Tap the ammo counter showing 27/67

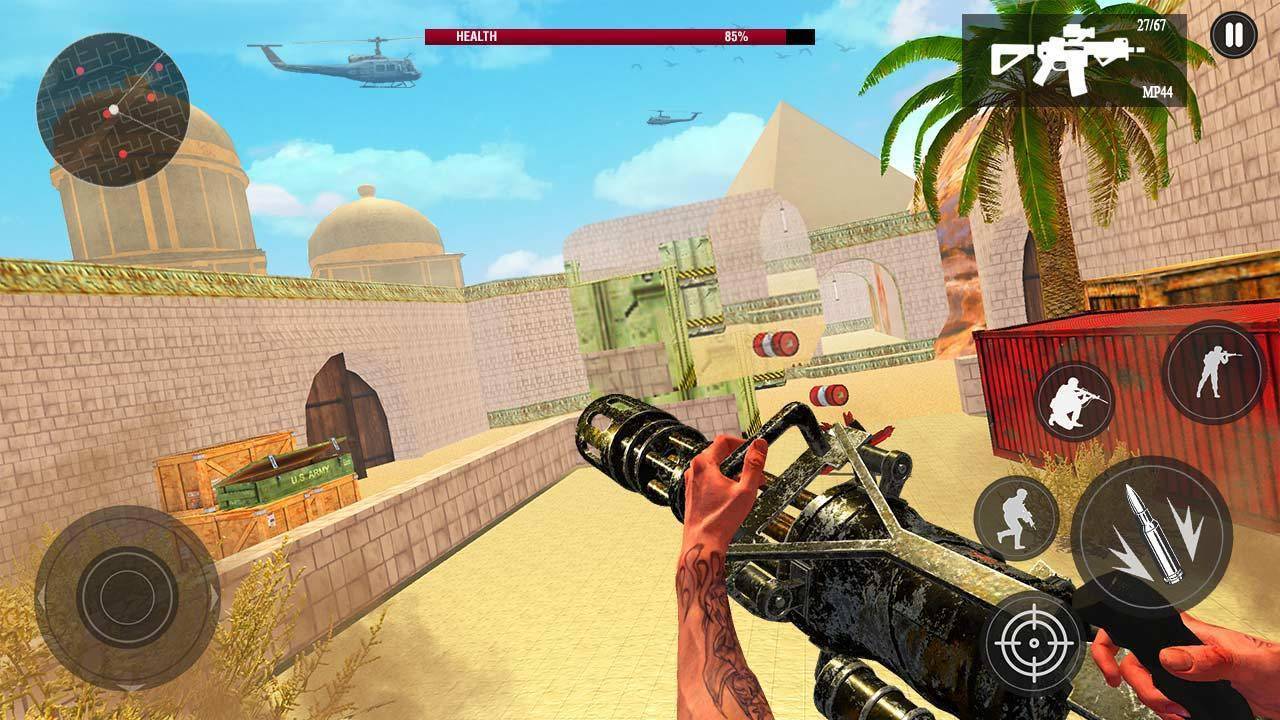pyautogui.click(x=1151, y=24)
